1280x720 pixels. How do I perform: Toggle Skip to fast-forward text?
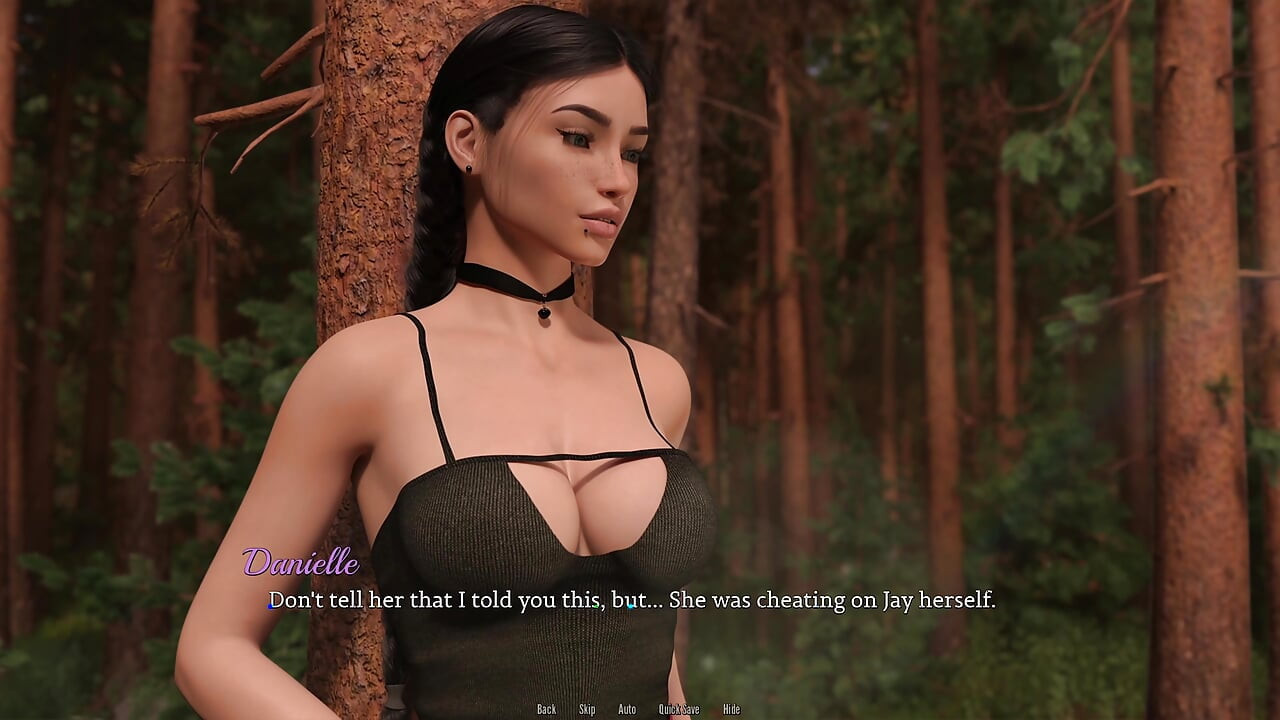pos(587,708)
